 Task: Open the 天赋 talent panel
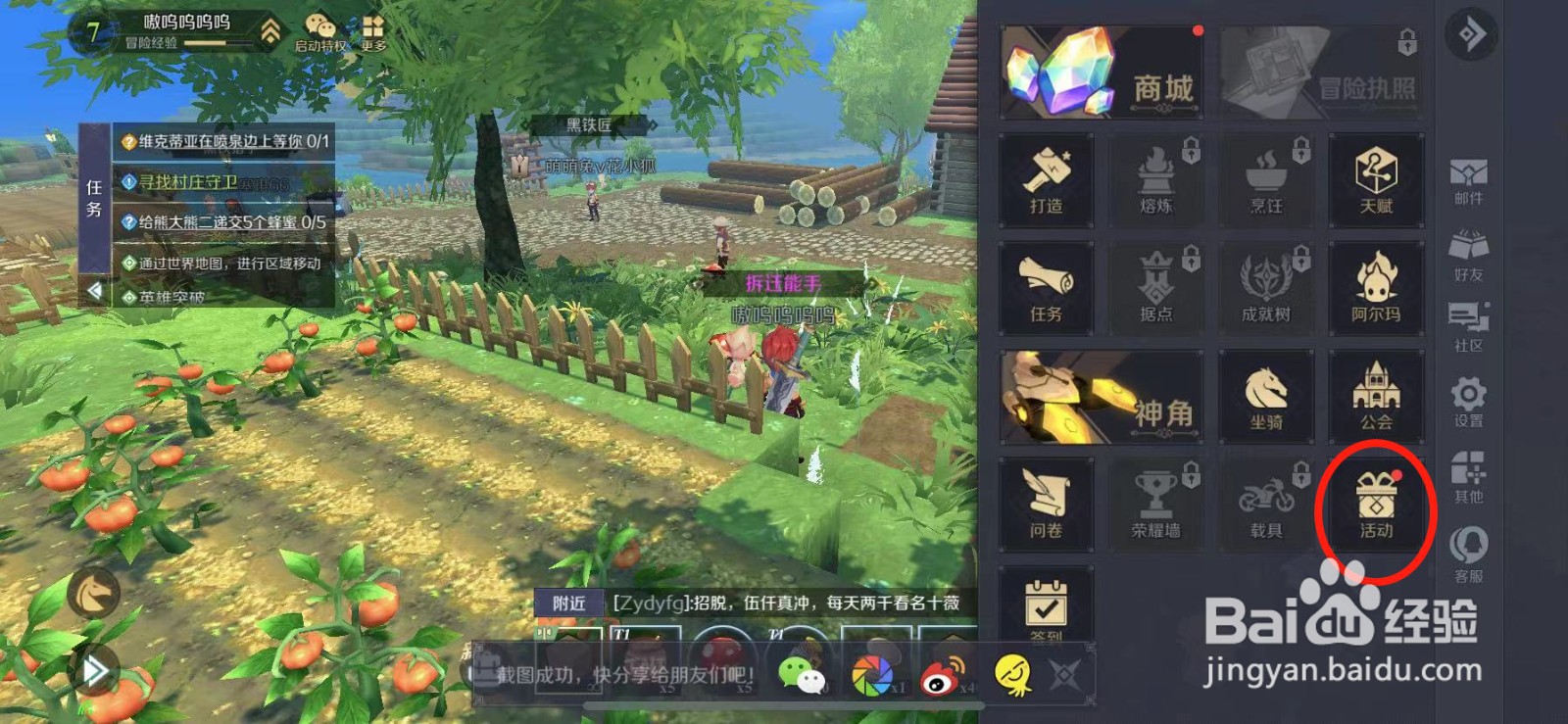tap(1377, 181)
